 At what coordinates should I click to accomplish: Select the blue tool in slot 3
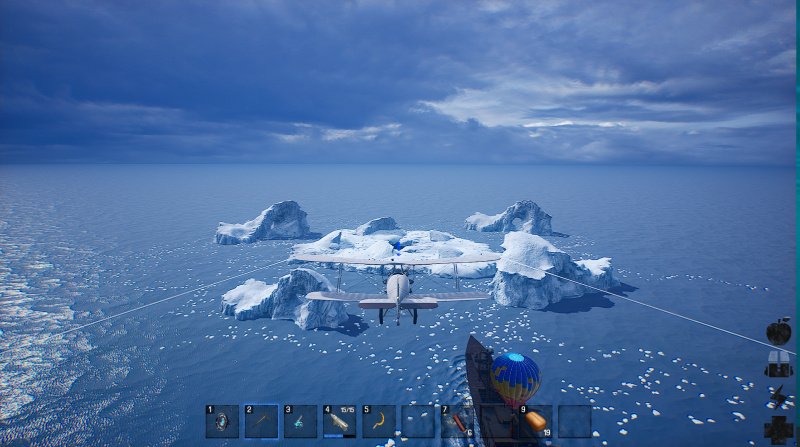pyautogui.click(x=300, y=421)
